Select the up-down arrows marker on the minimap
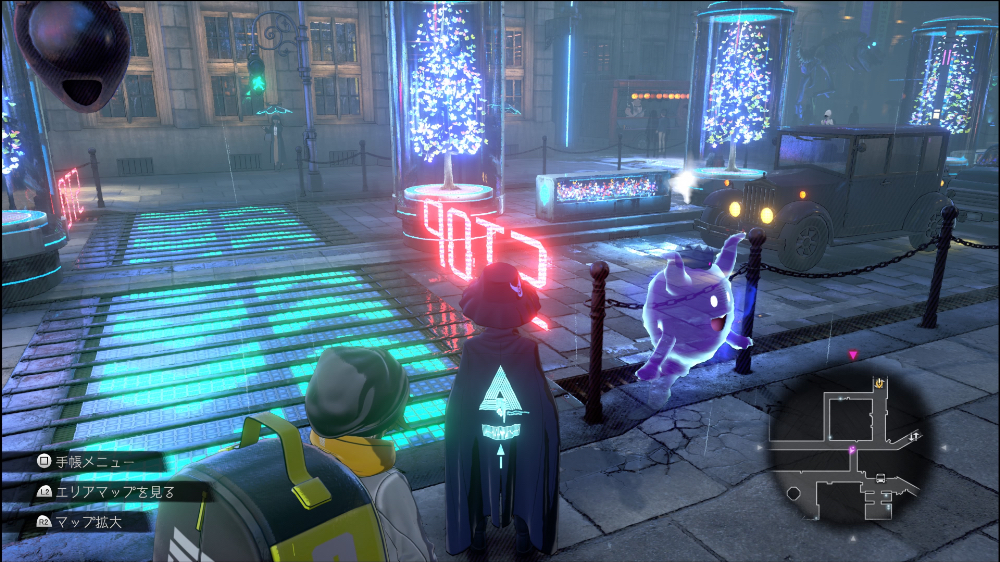Screen dimensions: 1000x562 point(914,436)
